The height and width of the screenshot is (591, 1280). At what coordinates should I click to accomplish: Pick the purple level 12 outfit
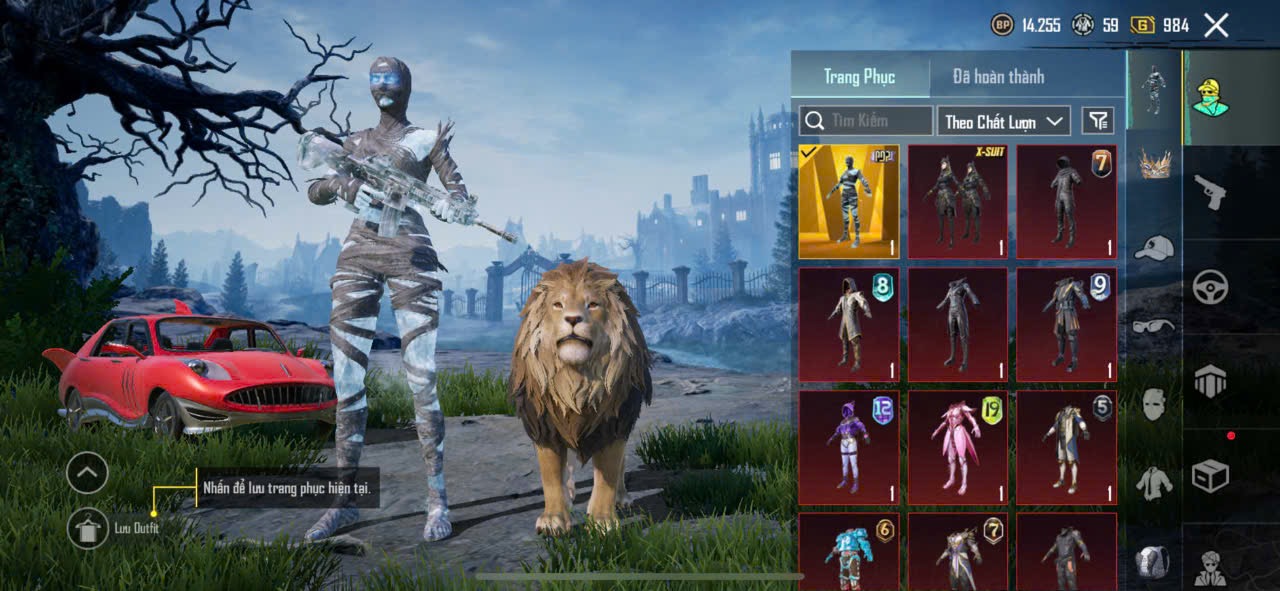[849, 447]
